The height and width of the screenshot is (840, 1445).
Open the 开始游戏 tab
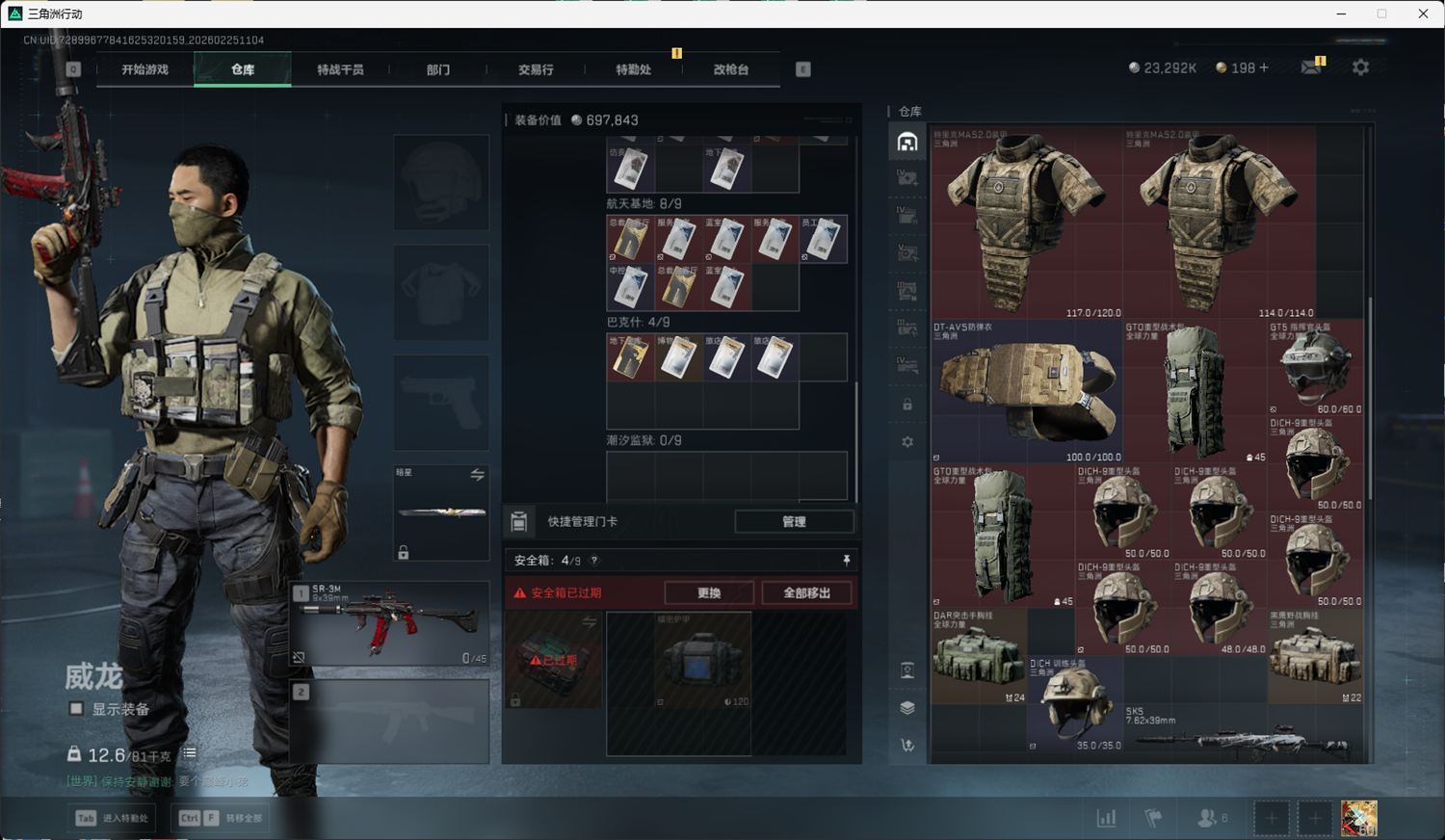point(144,69)
